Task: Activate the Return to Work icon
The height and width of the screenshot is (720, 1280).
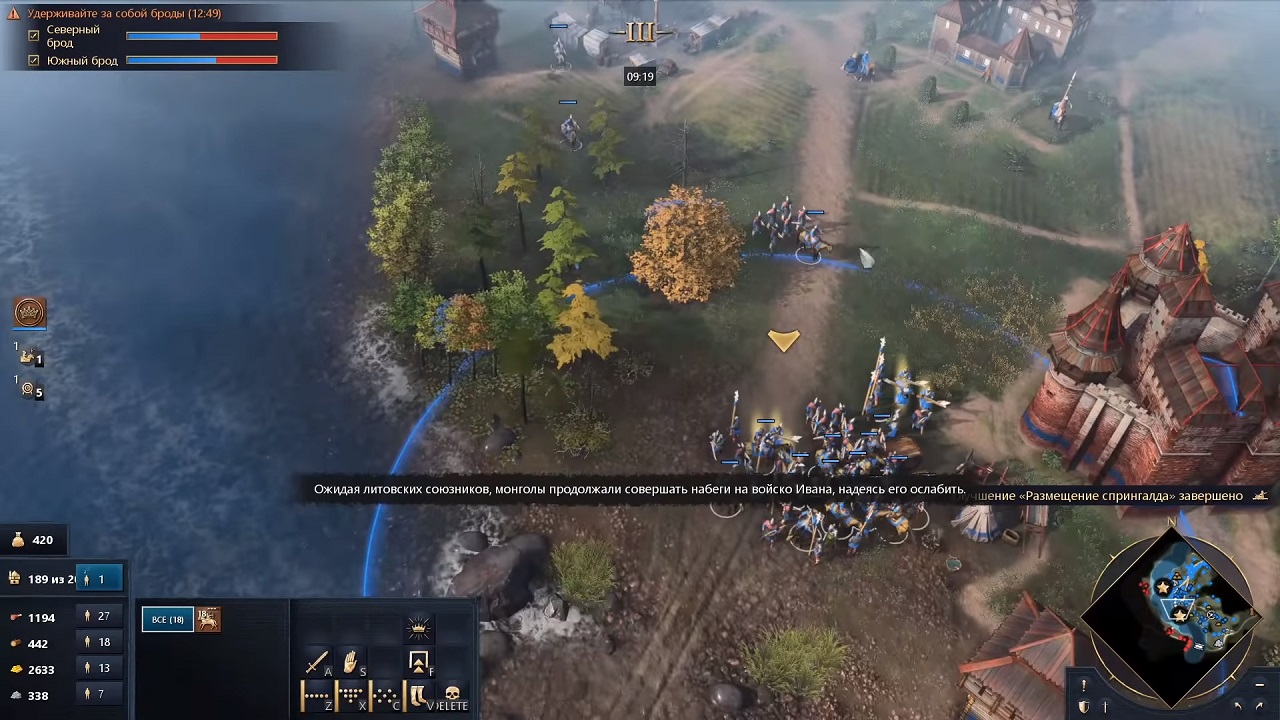Action: point(419,662)
